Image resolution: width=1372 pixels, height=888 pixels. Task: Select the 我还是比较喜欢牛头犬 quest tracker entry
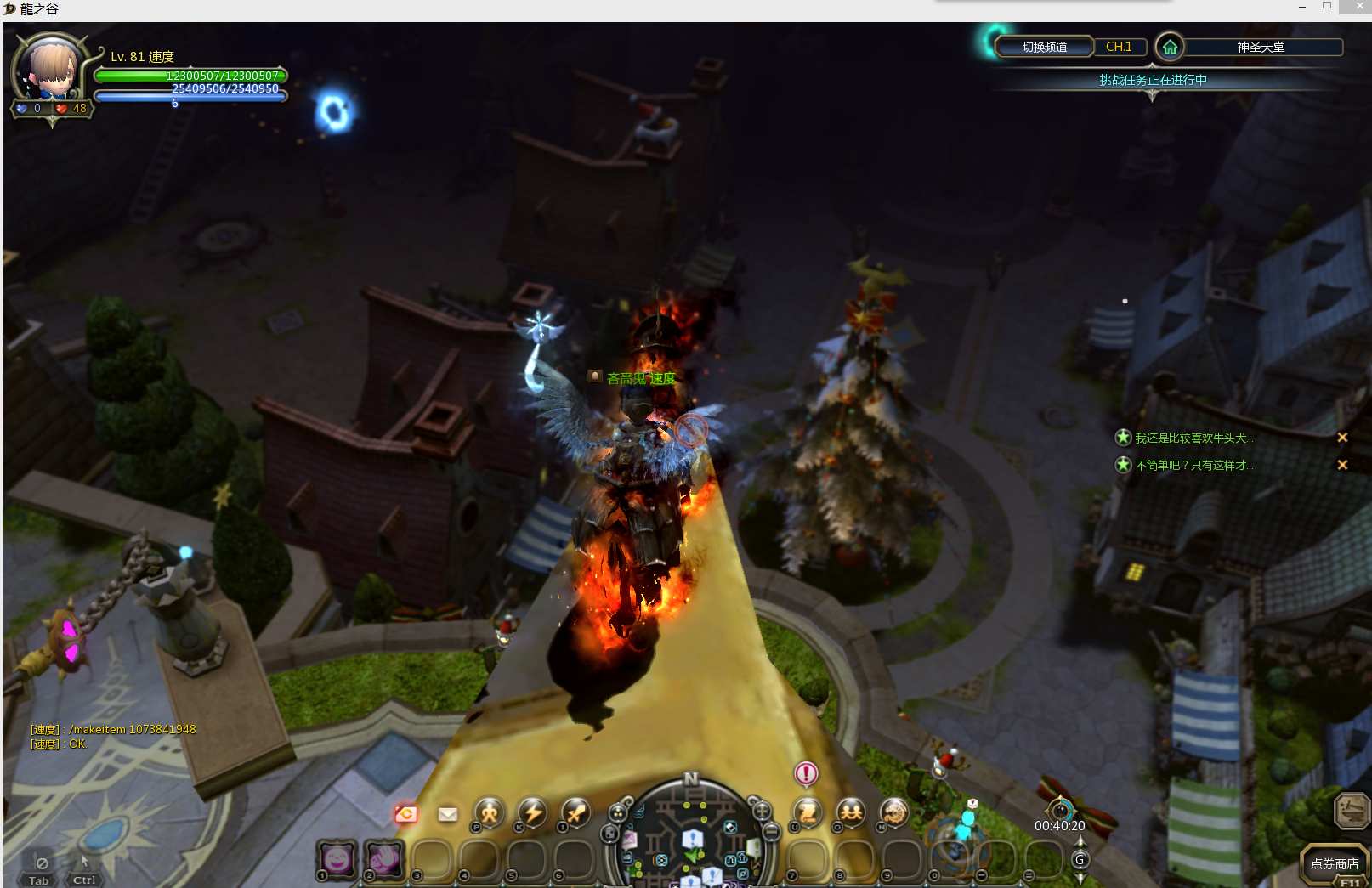tap(1193, 438)
